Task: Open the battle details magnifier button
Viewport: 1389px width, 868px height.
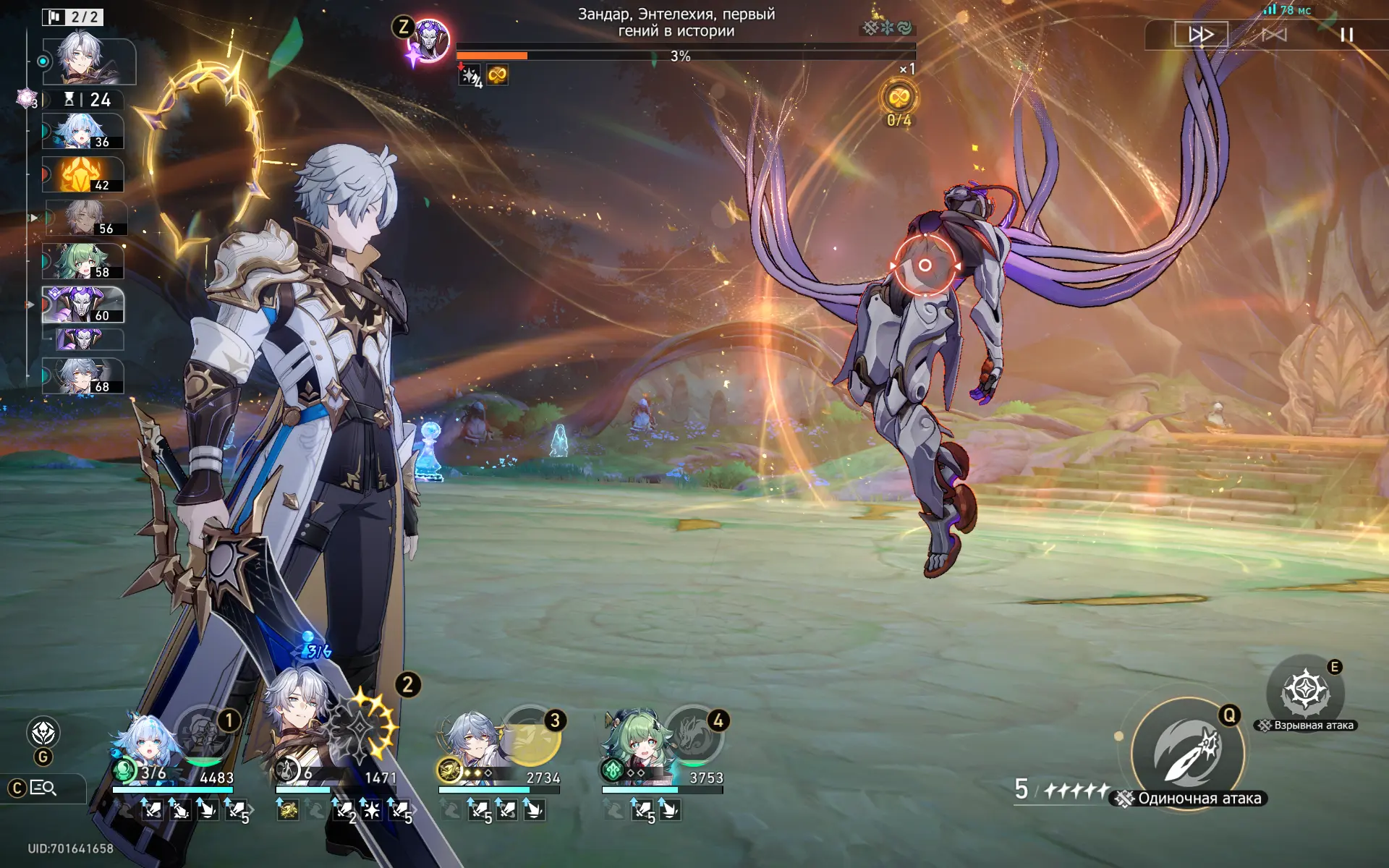Action: 43,788
